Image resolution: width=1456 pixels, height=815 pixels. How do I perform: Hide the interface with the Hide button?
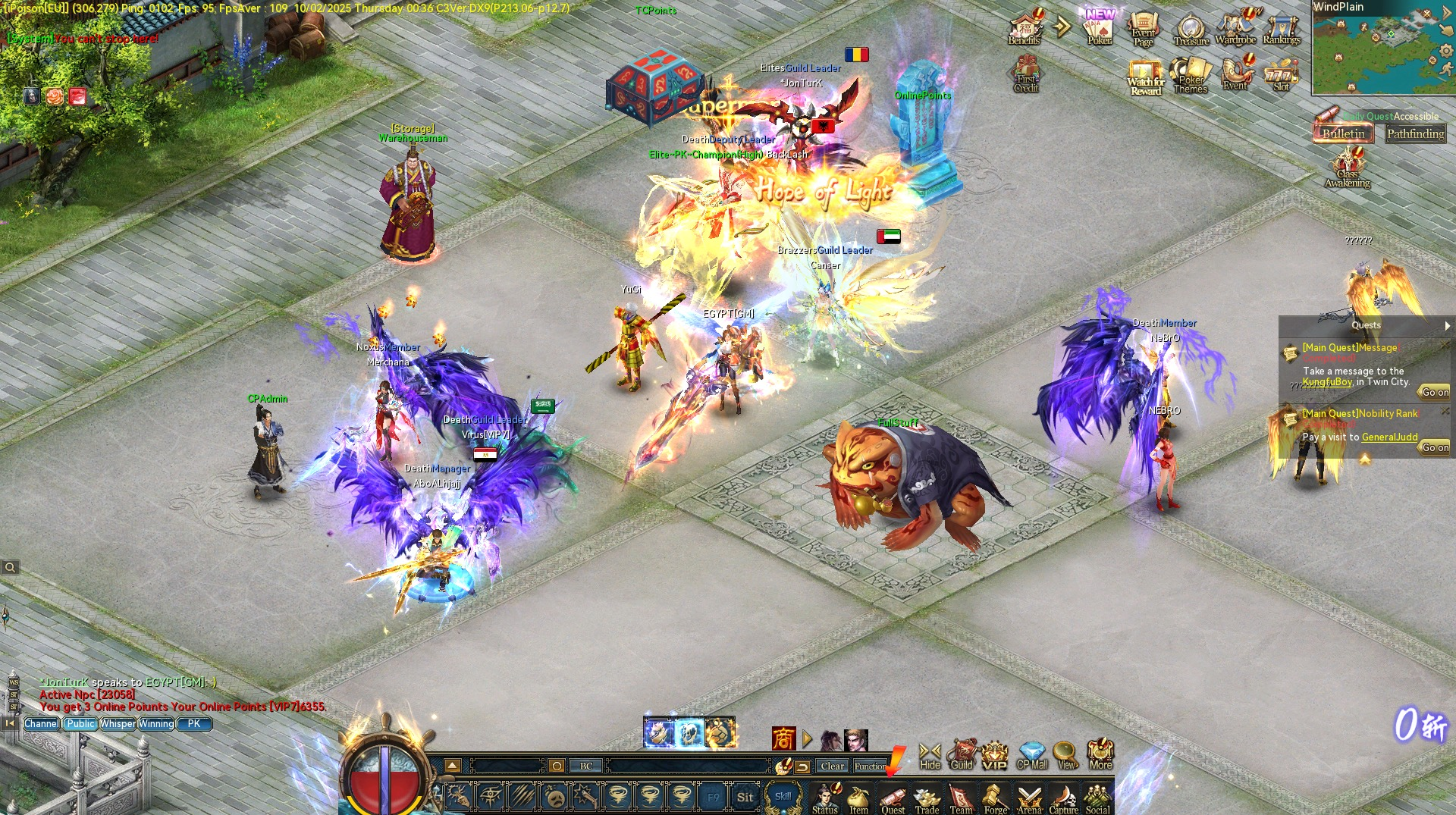click(x=929, y=754)
